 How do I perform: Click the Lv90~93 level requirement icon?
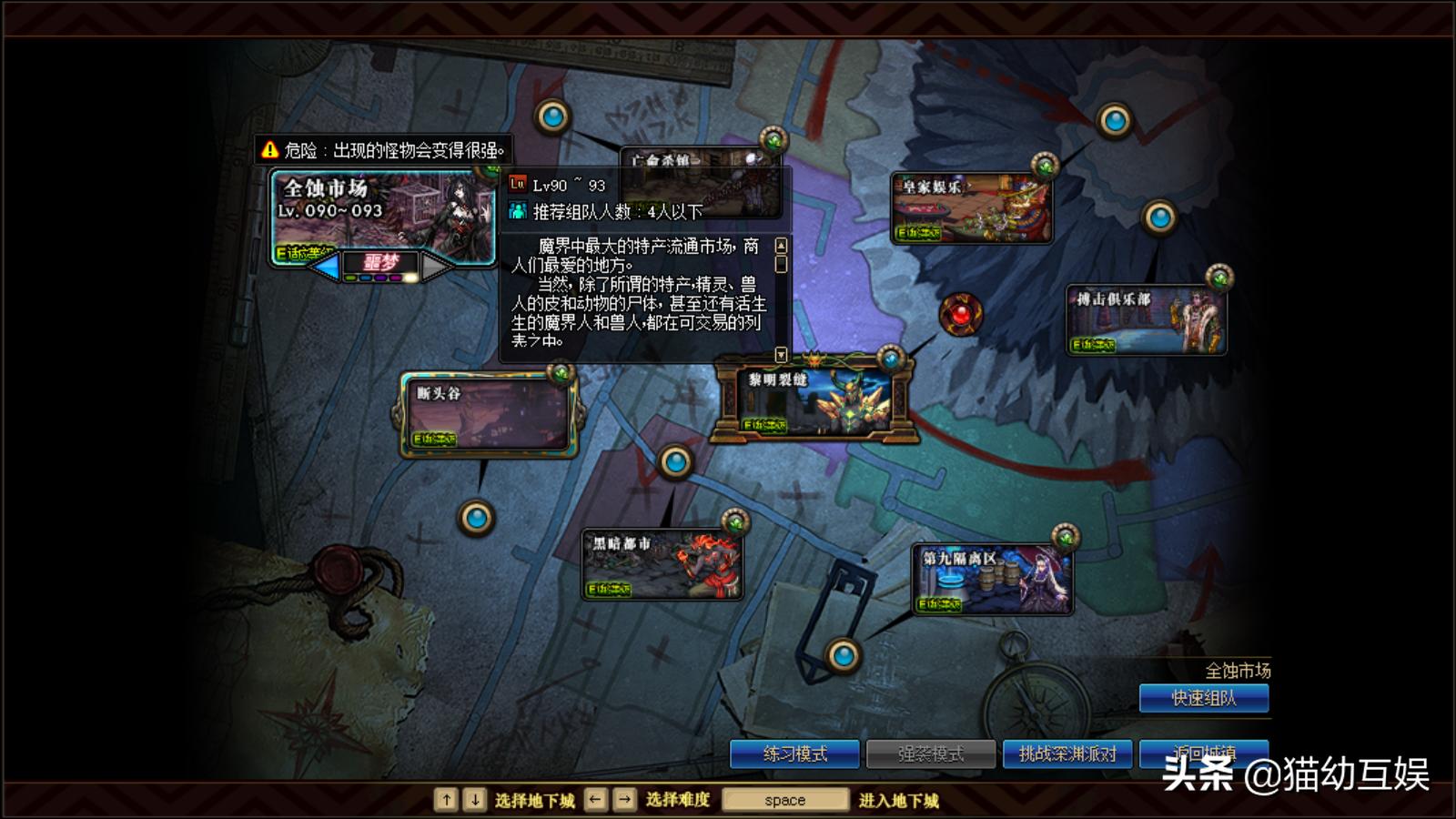tap(518, 183)
